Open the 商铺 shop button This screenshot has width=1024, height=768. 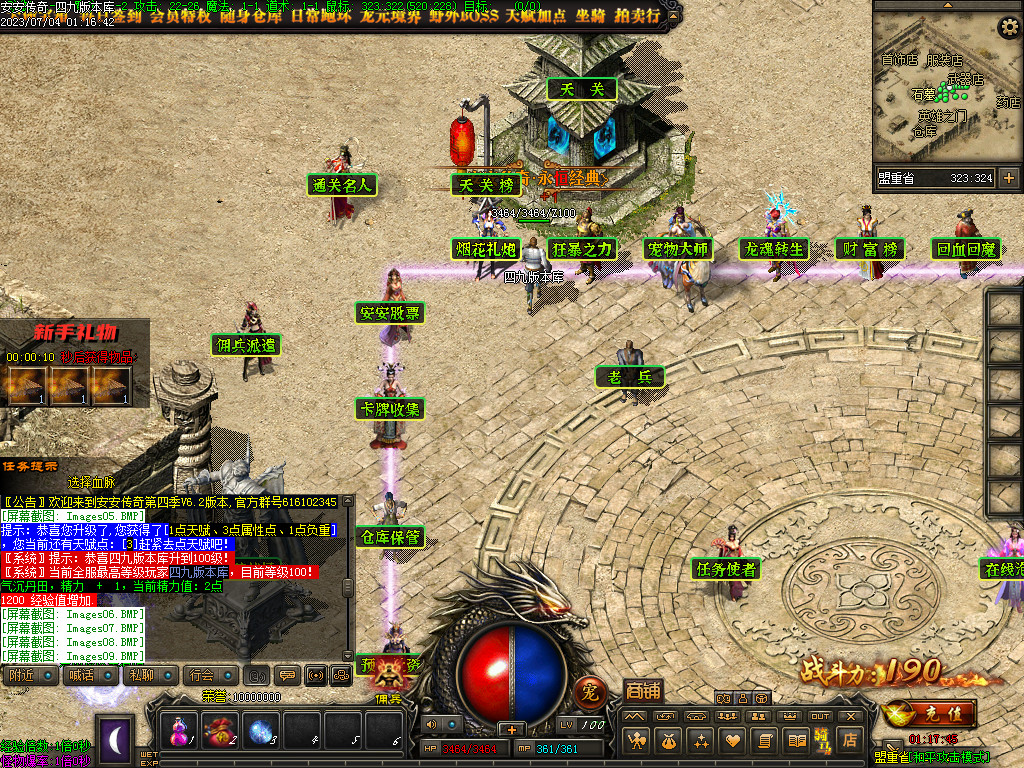pos(643,690)
